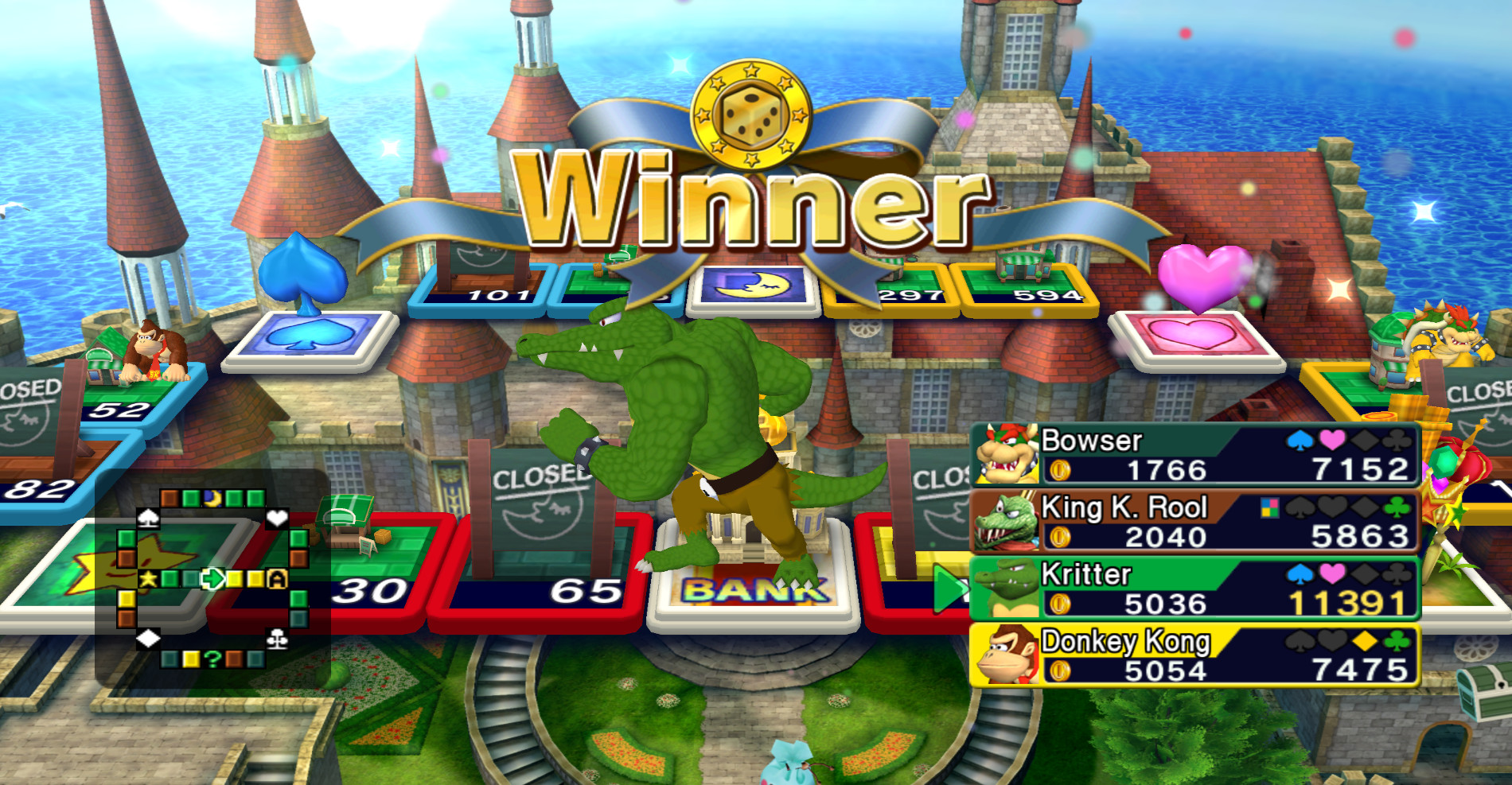Screen dimensions: 1512x785
Task: Select Donkey Kong's portrait
Action: 1008,657
